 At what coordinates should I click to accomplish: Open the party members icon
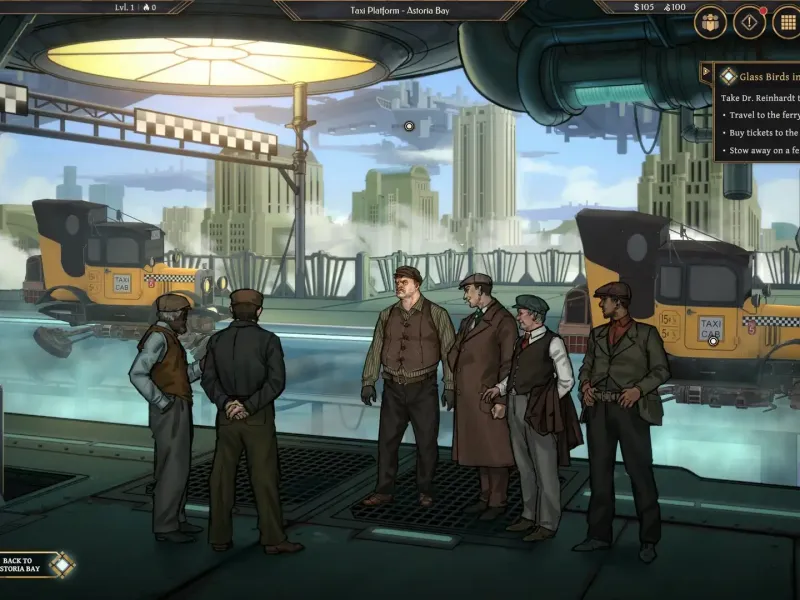point(711,22)
